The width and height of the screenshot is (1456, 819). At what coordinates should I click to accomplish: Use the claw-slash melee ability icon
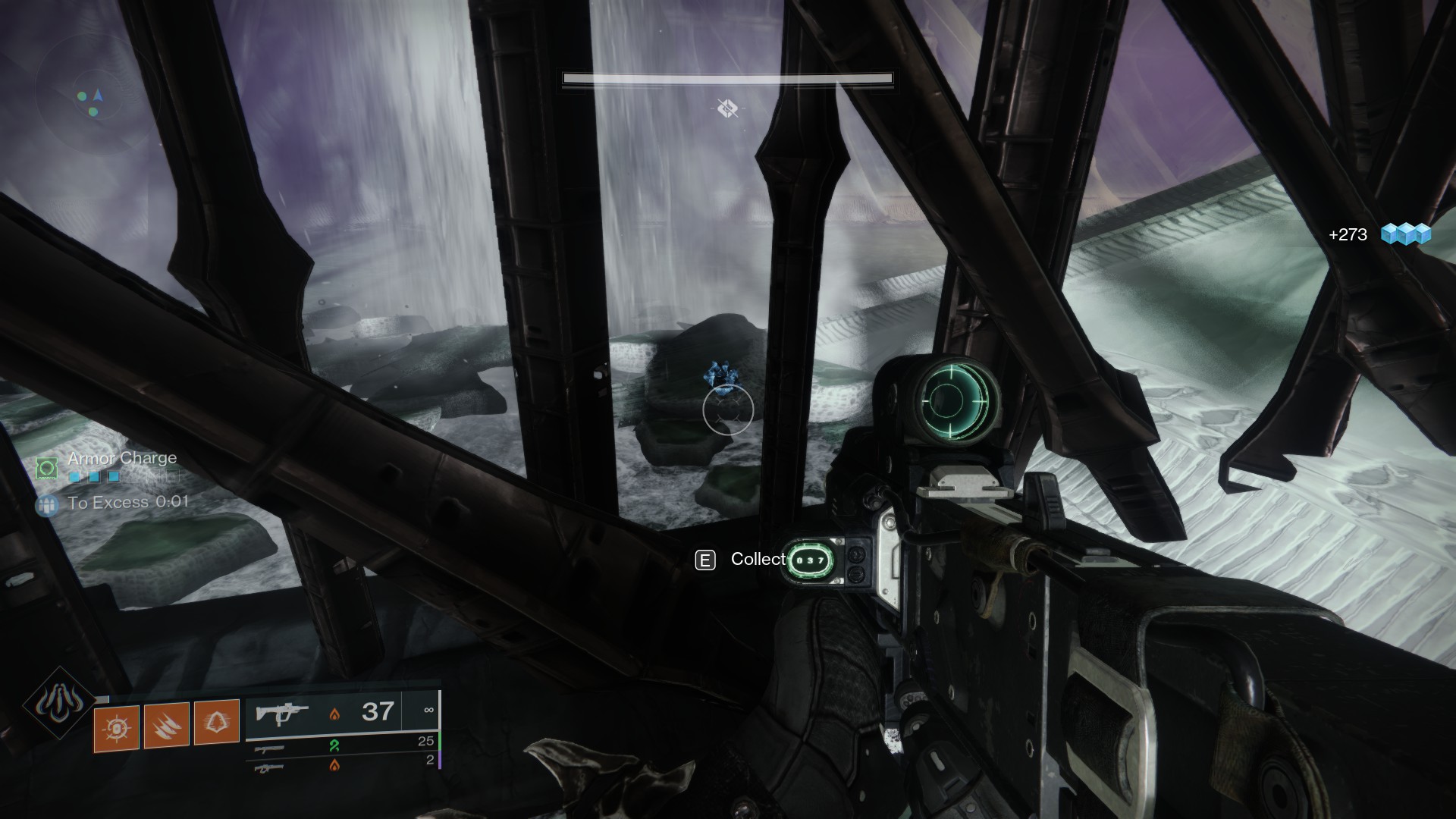pyautogui.click(x=167, y=726)
